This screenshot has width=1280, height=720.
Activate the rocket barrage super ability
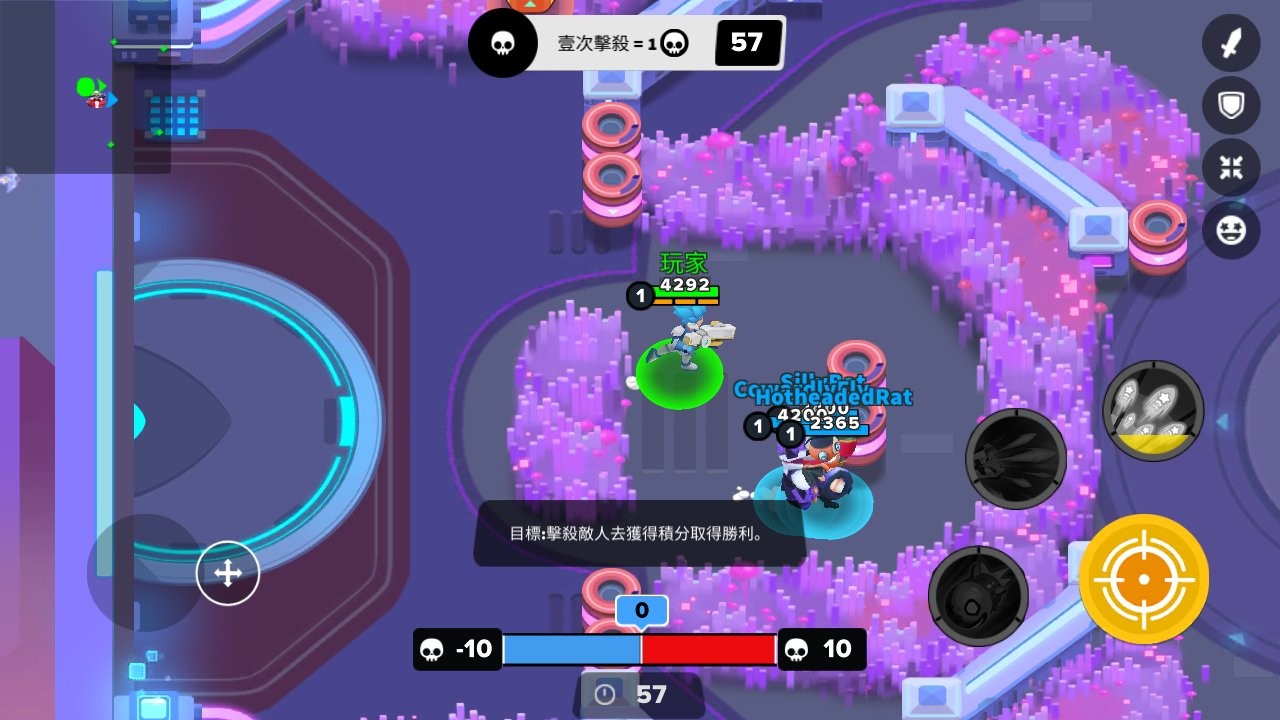[1153, 411]
